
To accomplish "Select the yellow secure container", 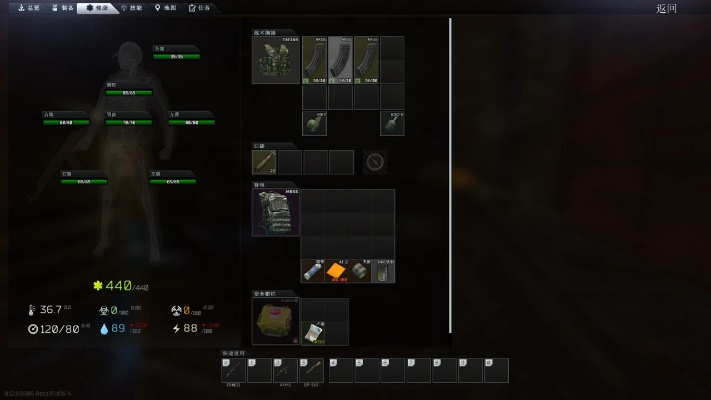I will [276, 322].
